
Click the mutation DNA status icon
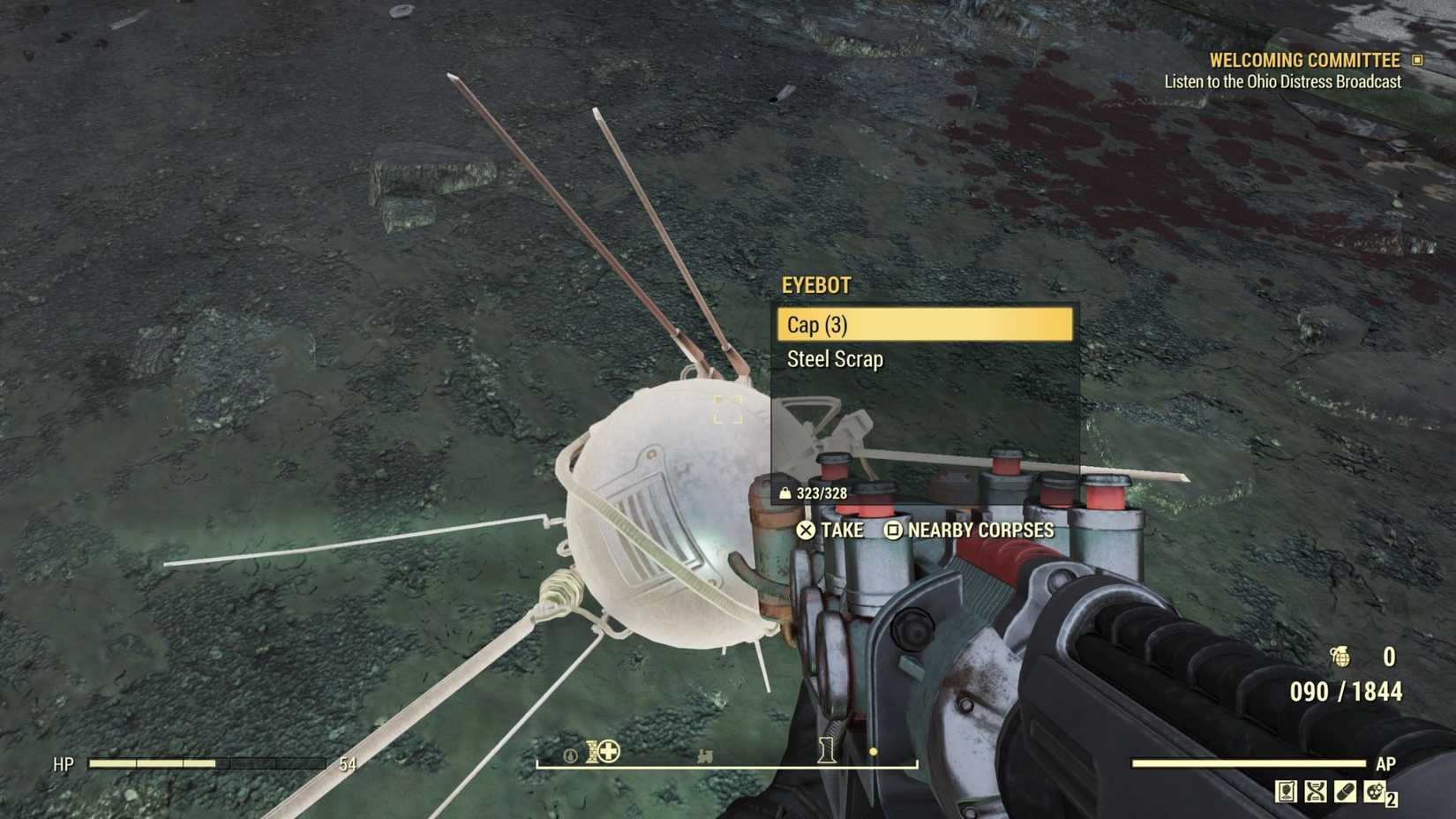tap(1316, 792)
